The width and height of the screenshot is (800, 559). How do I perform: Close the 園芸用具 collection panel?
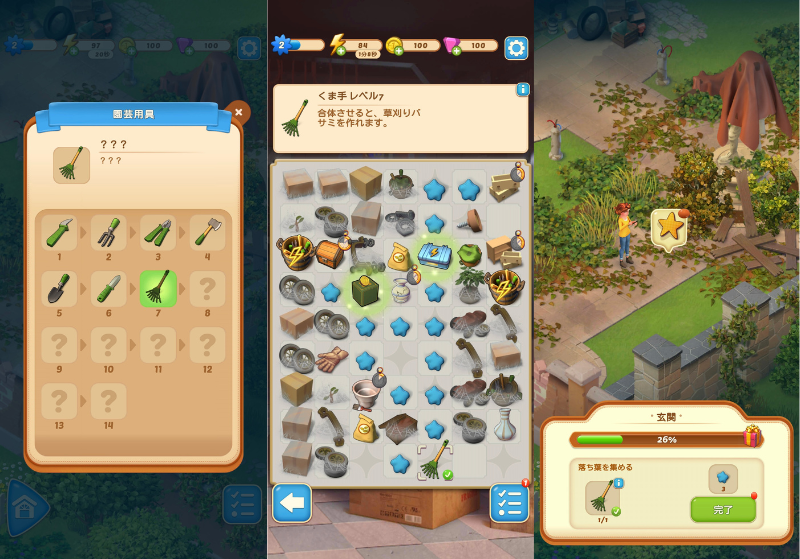[x=237, y=113]
